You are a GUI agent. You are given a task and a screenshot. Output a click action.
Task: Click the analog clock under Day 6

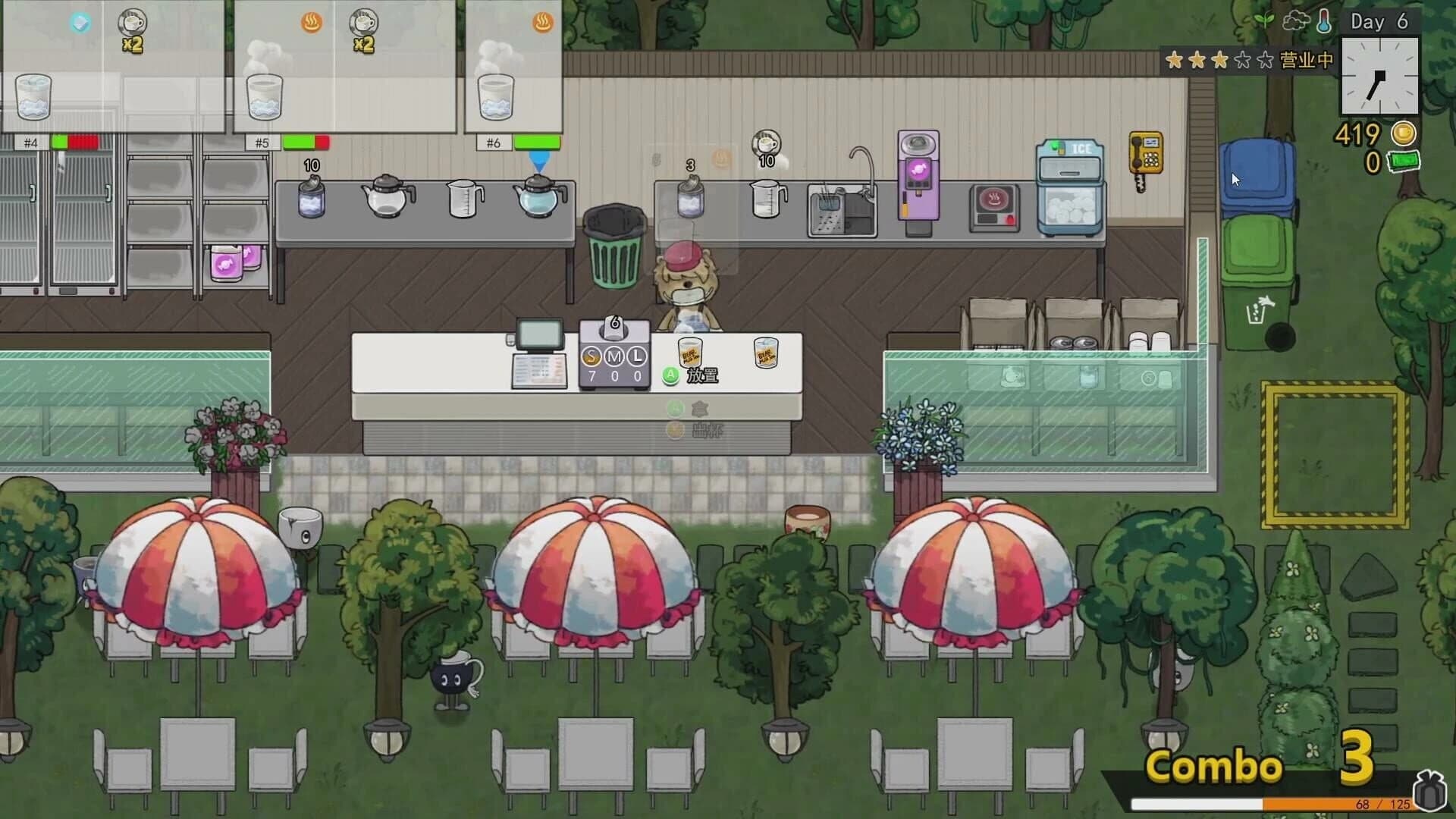1379,76
